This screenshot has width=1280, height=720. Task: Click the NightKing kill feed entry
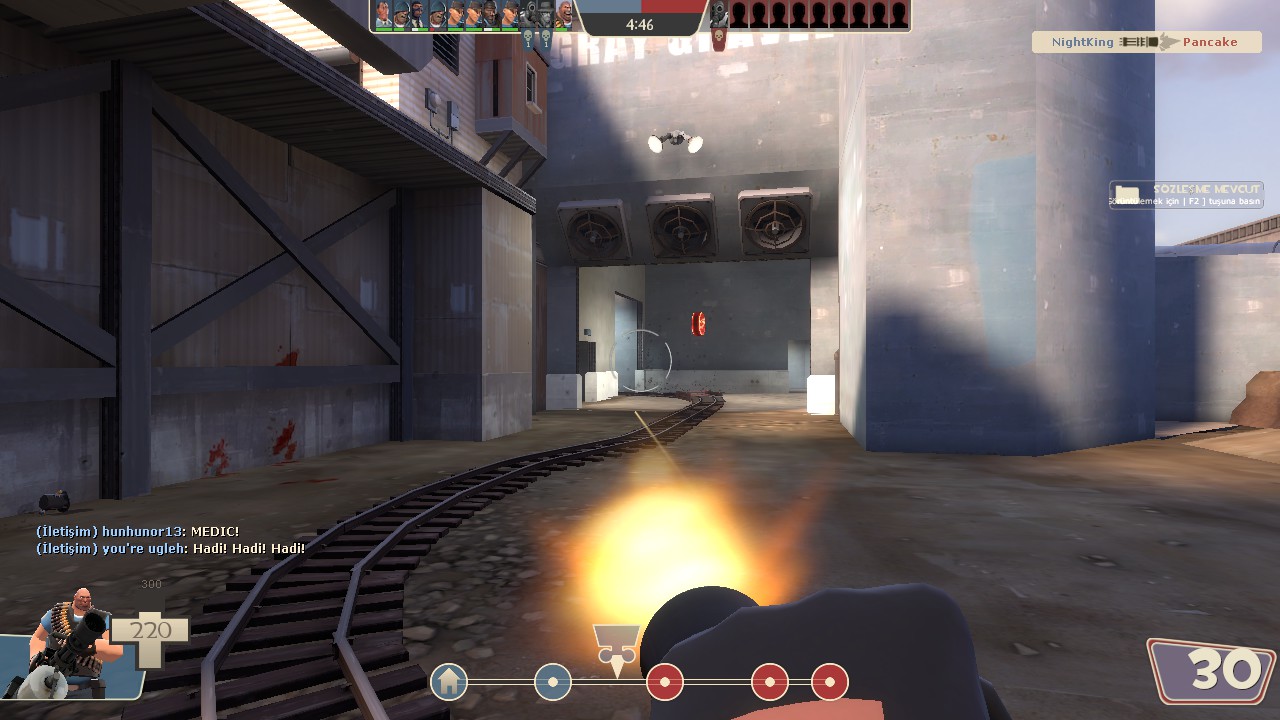coord(1146,42)
